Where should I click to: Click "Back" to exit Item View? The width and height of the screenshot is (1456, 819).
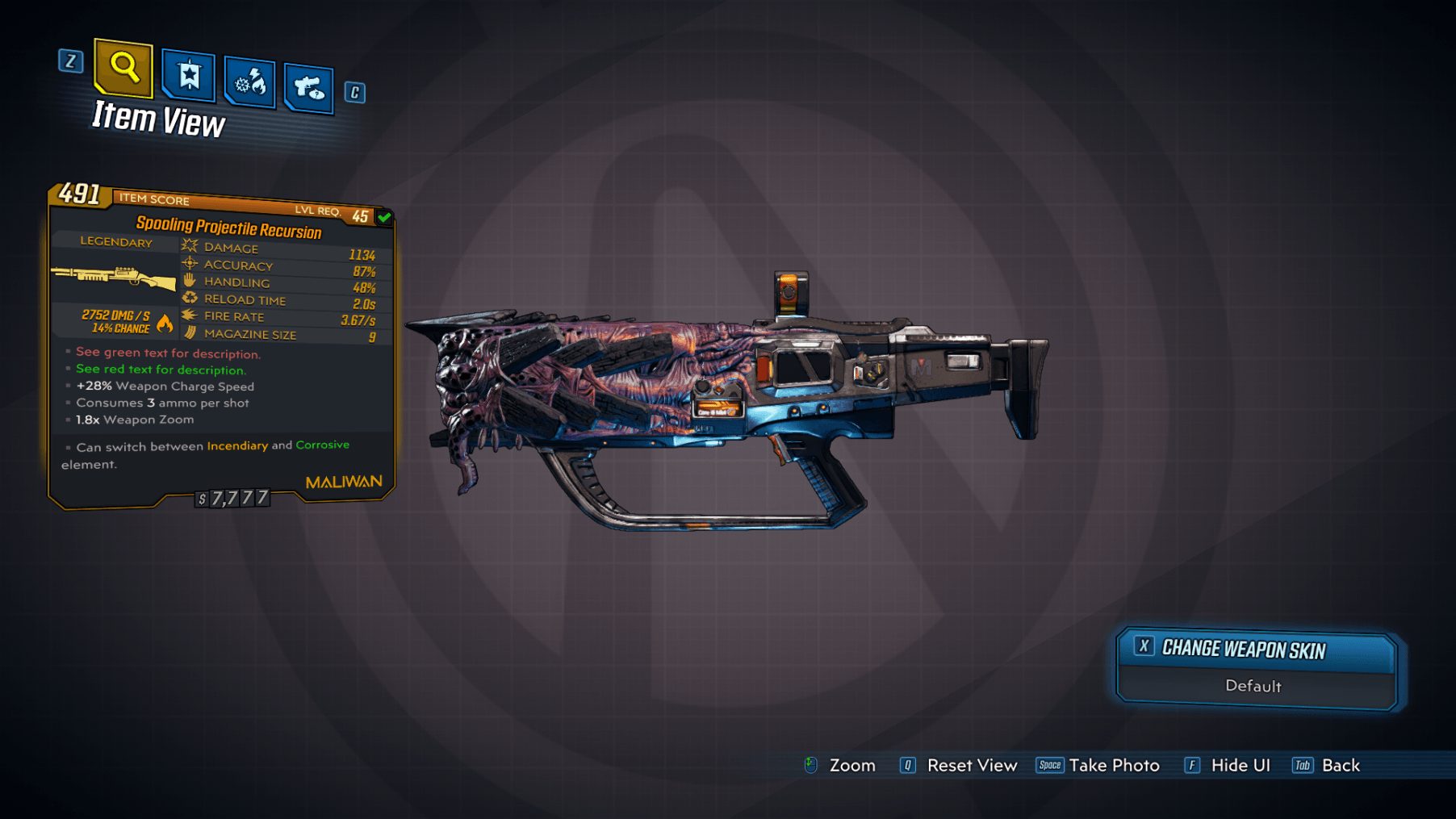pos(1341,765)
